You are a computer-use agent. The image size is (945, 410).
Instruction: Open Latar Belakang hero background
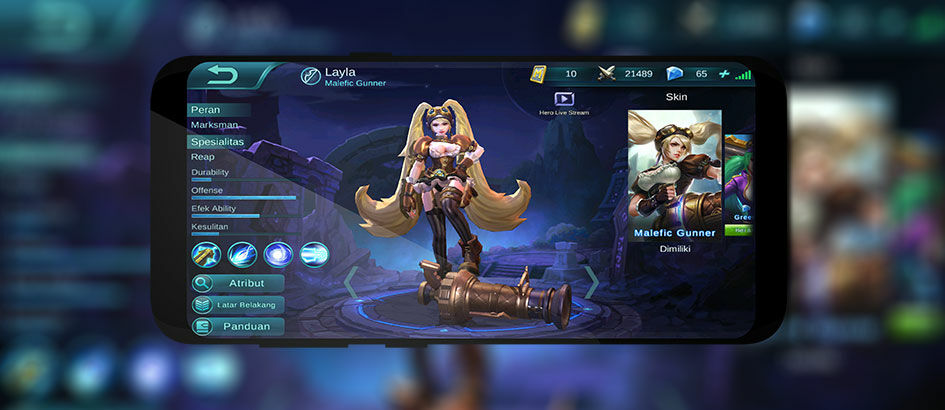pyautogui.click(x=239, y=304)
